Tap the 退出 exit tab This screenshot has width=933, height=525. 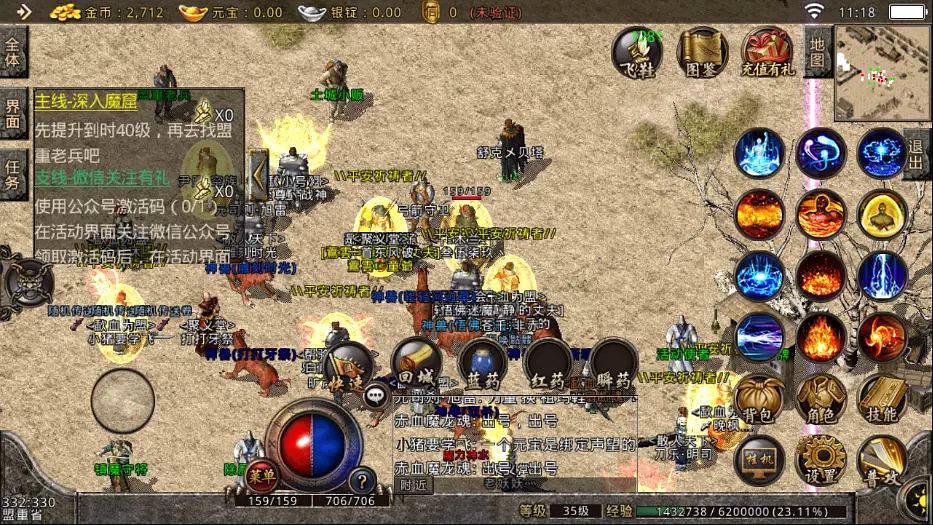pos(918,154)
